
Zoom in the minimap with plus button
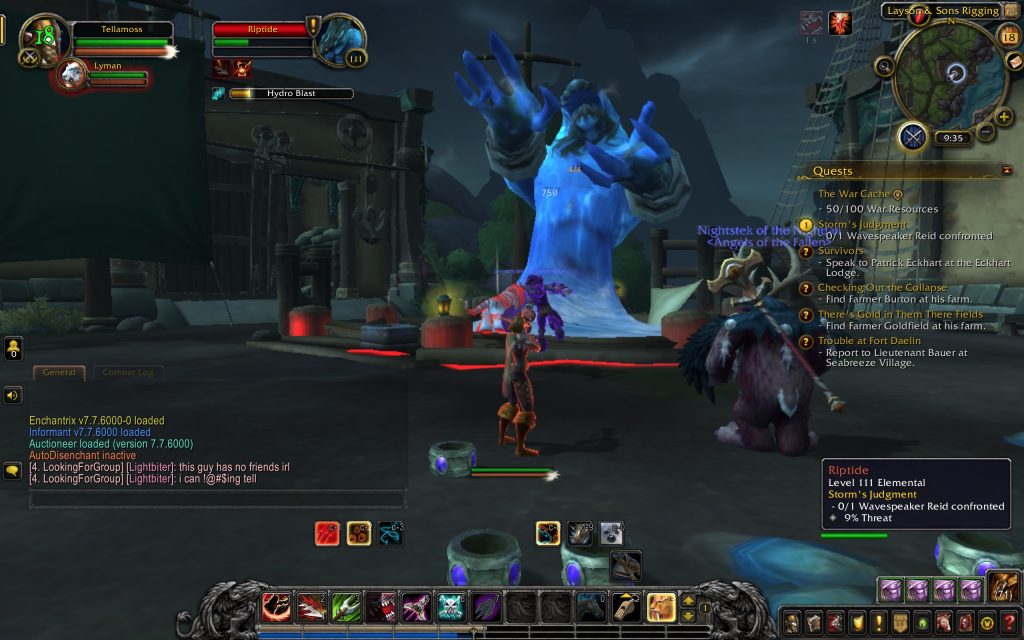point(1005,116)
